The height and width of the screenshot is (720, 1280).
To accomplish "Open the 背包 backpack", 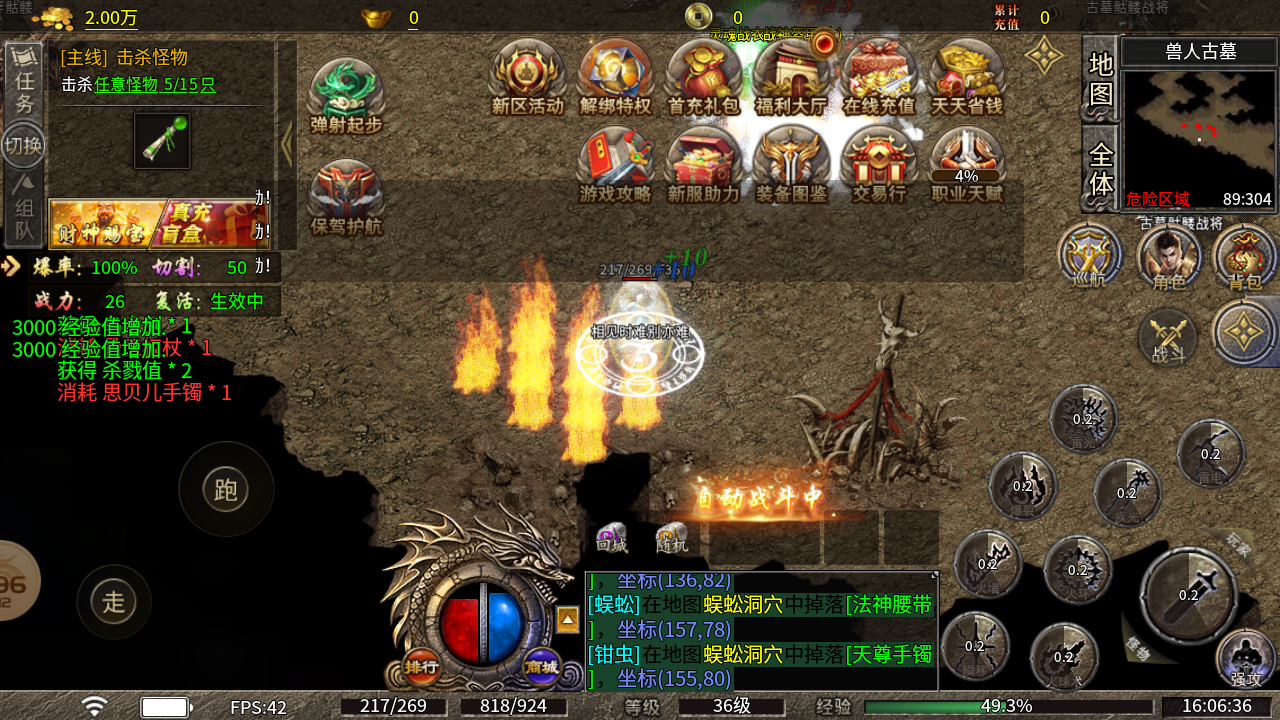I will coord(1245,257).
